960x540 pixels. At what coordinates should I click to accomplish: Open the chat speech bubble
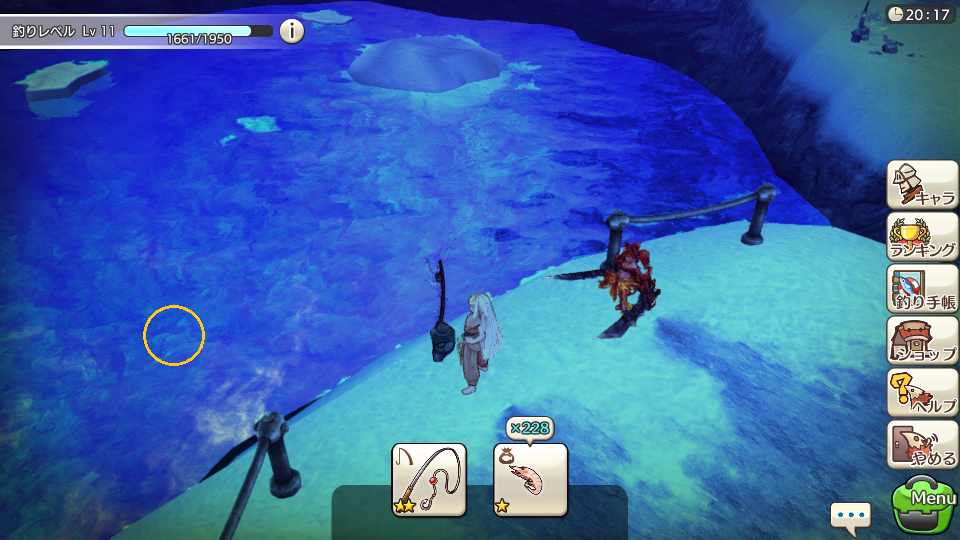(x=851, y=517)
